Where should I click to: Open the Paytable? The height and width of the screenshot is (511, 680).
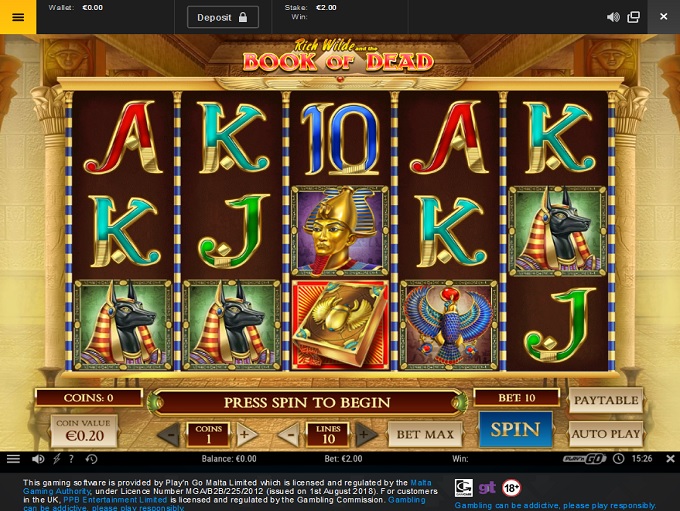coord(605,400)
